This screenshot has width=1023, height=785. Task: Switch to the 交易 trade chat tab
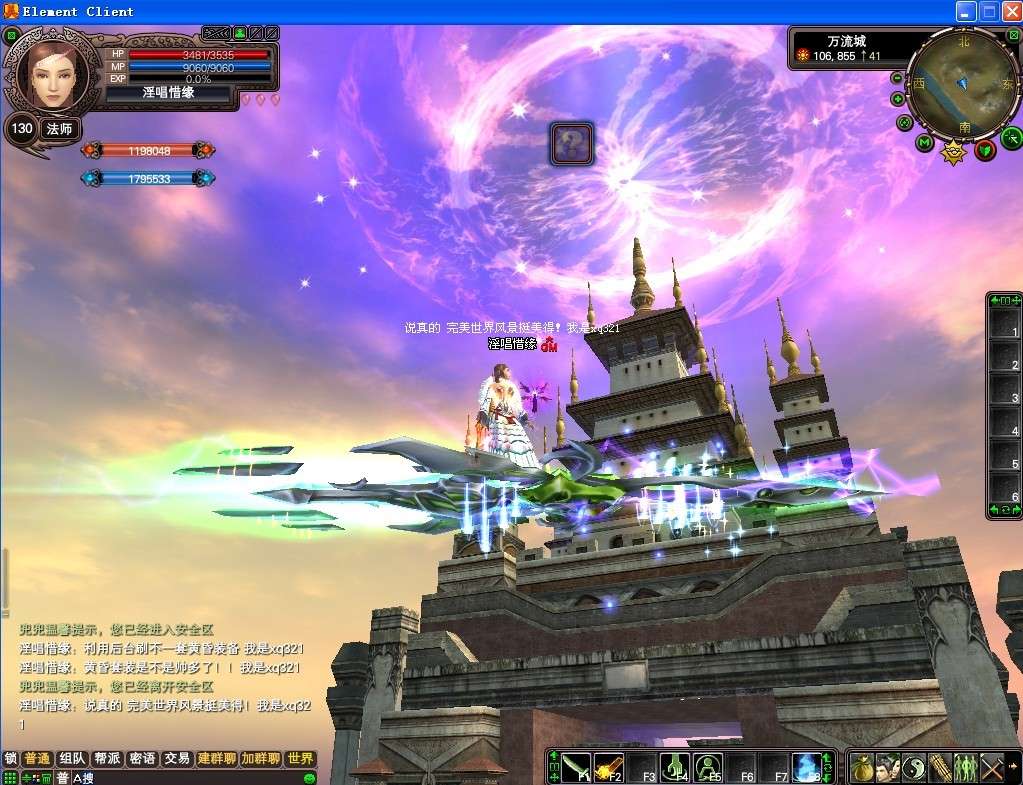[x=177, y=759]
